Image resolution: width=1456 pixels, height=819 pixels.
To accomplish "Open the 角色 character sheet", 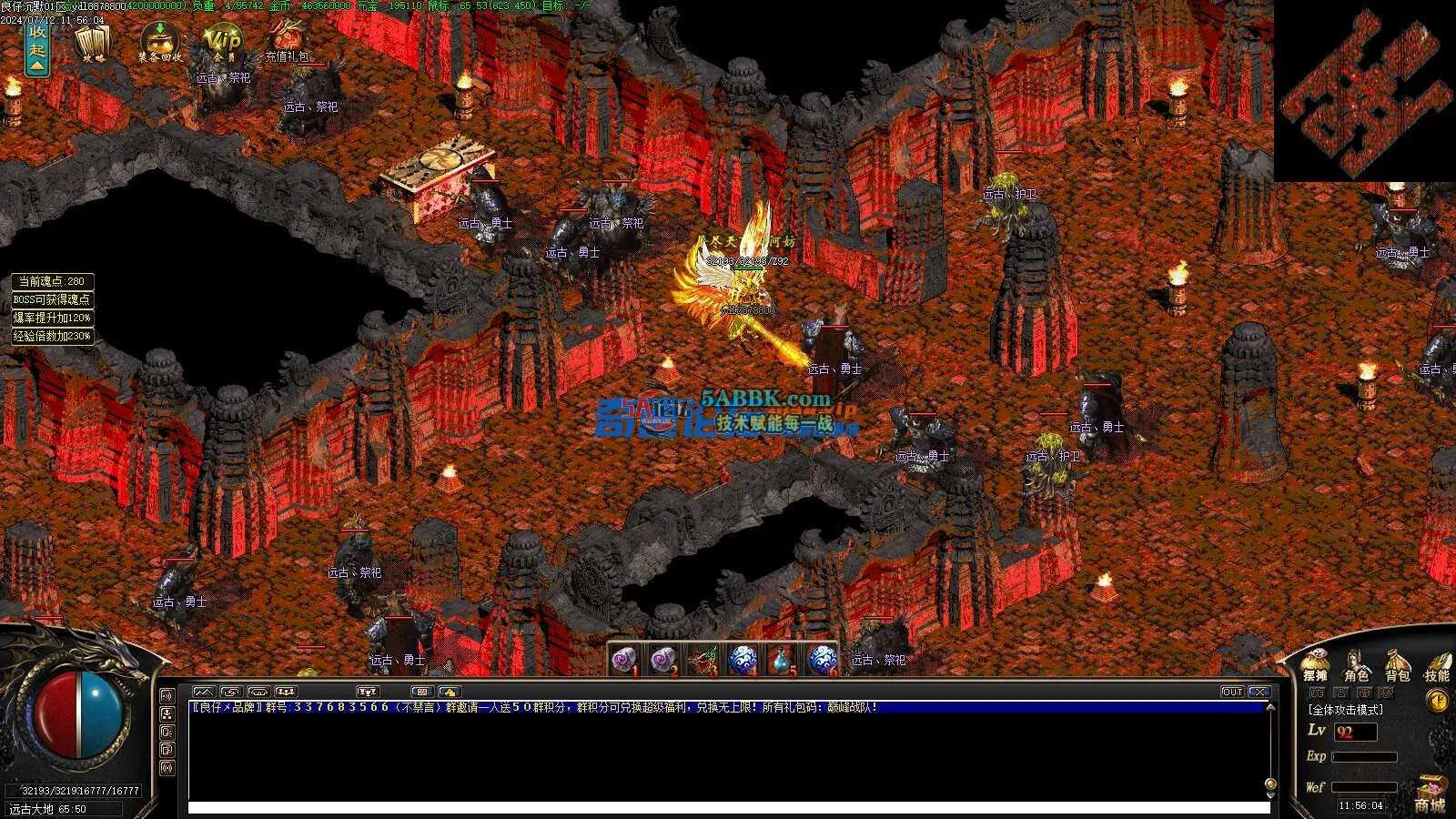I will point(1356,667).
